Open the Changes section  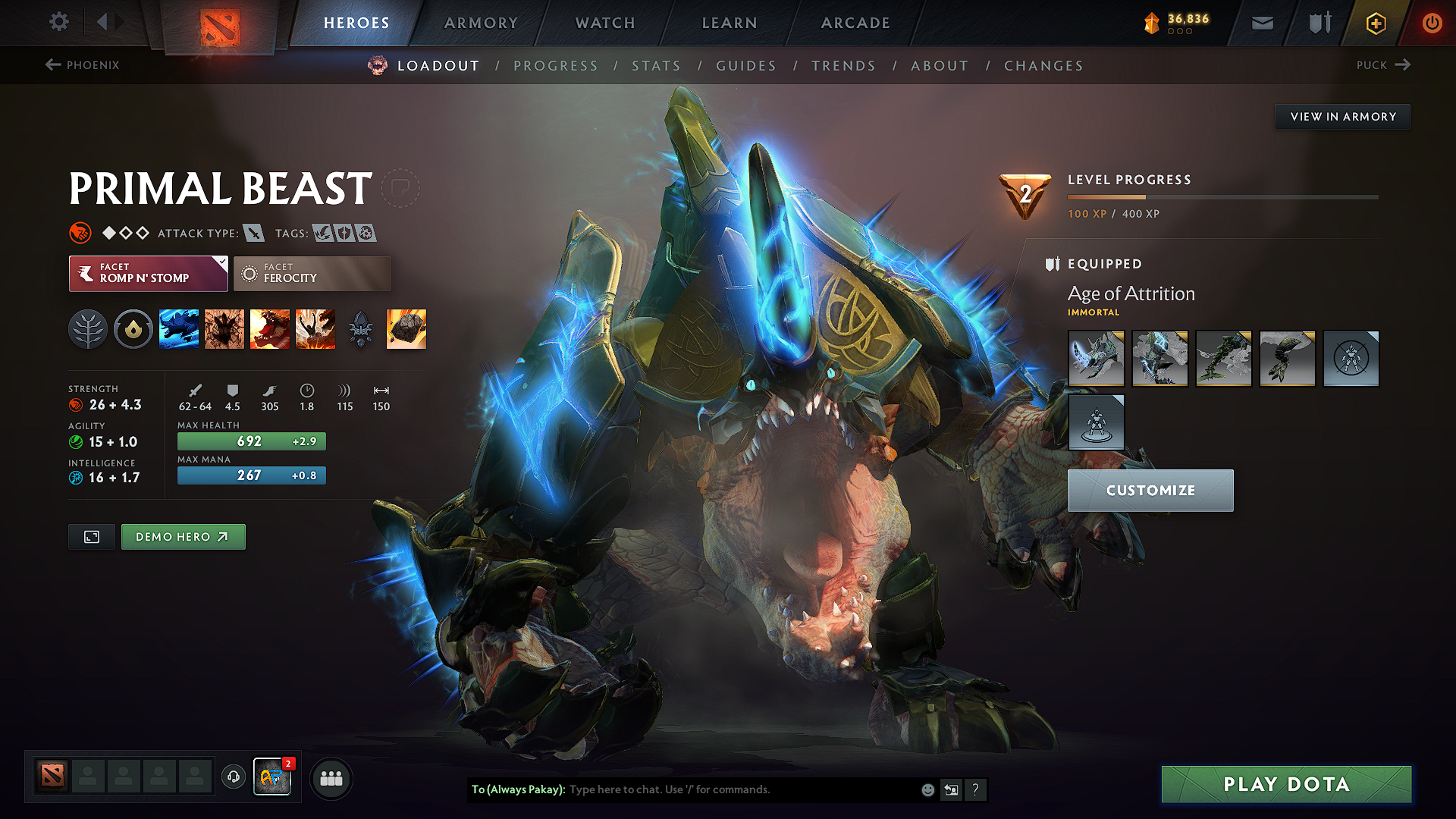[x=1043, y=66]
